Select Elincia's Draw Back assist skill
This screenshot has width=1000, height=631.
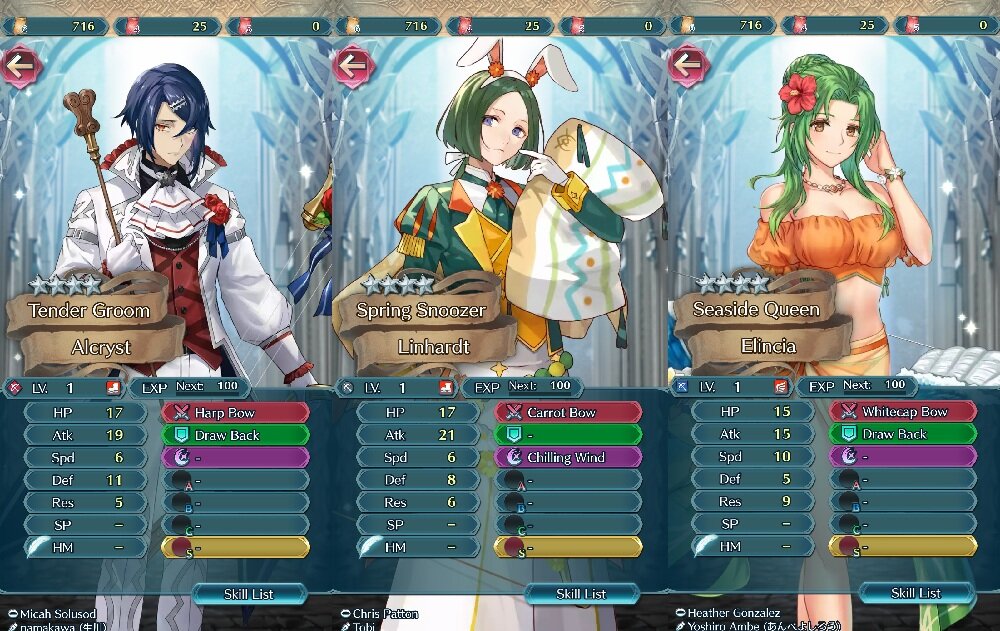[x=903, y=434]
